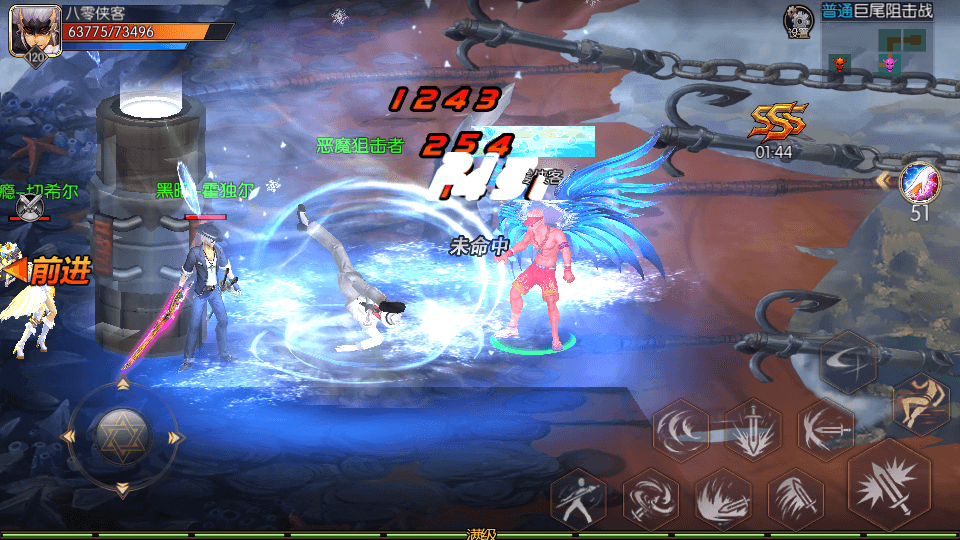Cast the triple crescent wave skill
This screenshot has width=960, height=540.
(681, 430)
